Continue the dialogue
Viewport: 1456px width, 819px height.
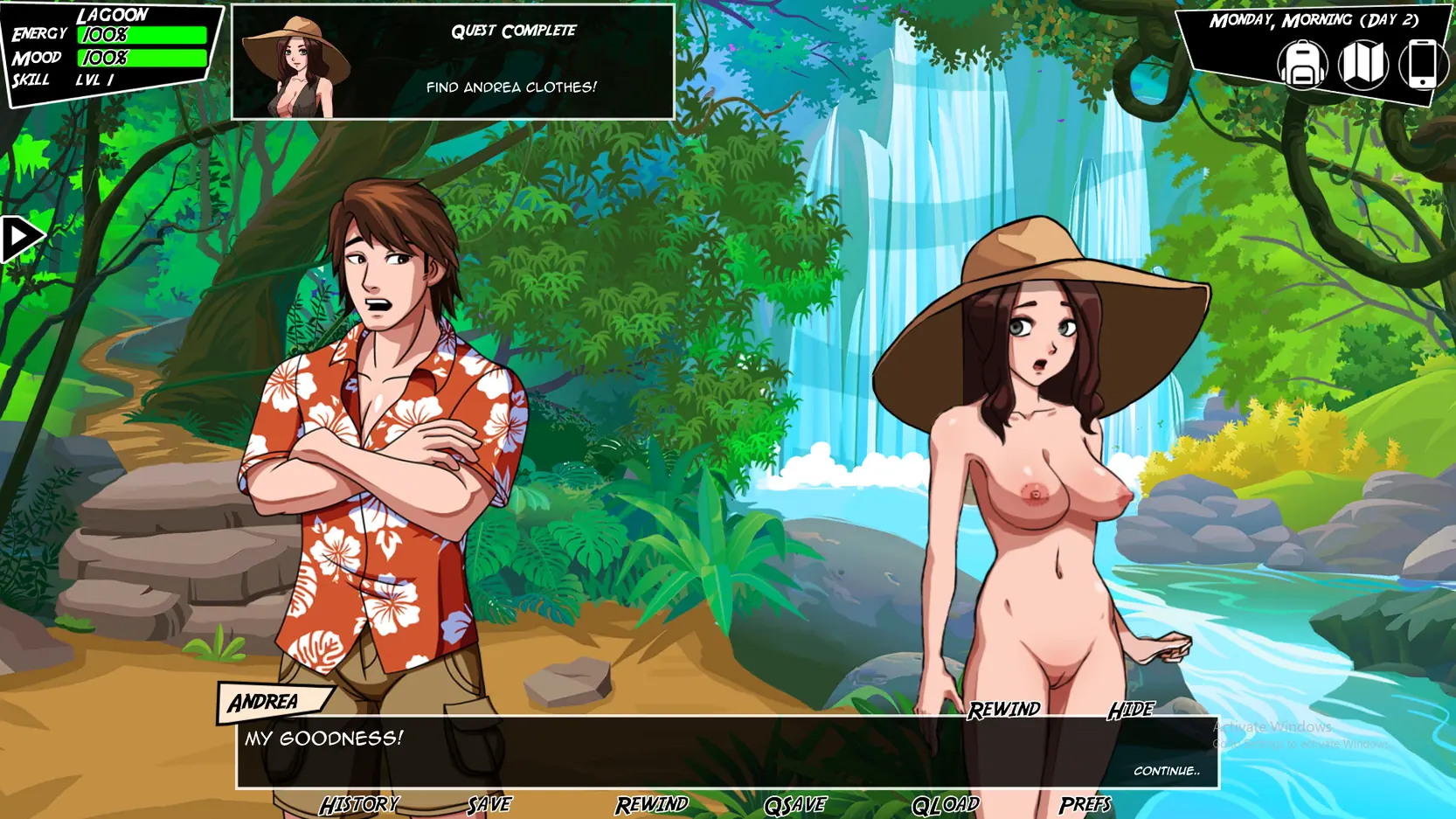point(1166,771)
